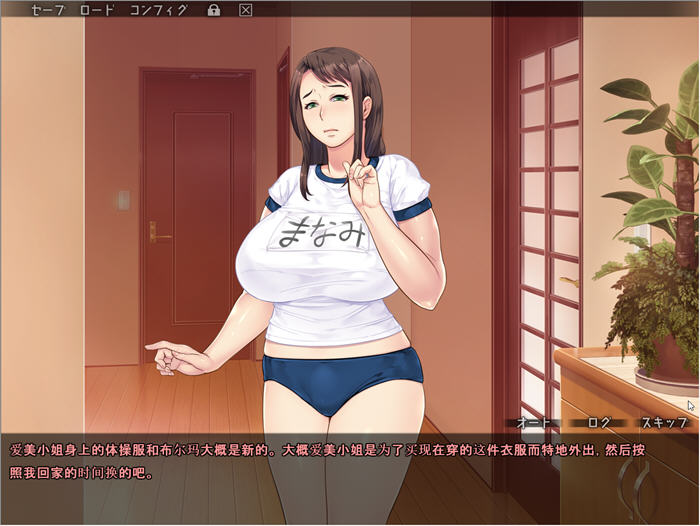Open the ログ (Log) backlog

tap(599, 422)
